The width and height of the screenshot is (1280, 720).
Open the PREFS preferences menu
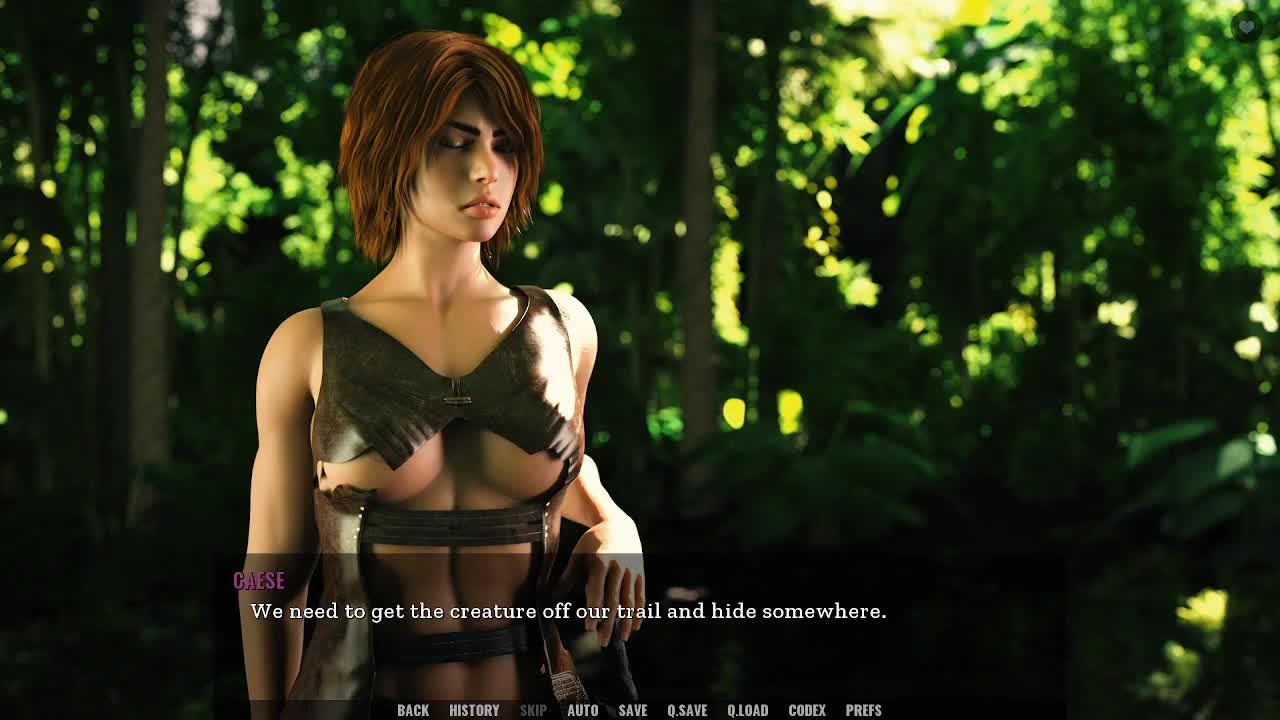(863, 710)
